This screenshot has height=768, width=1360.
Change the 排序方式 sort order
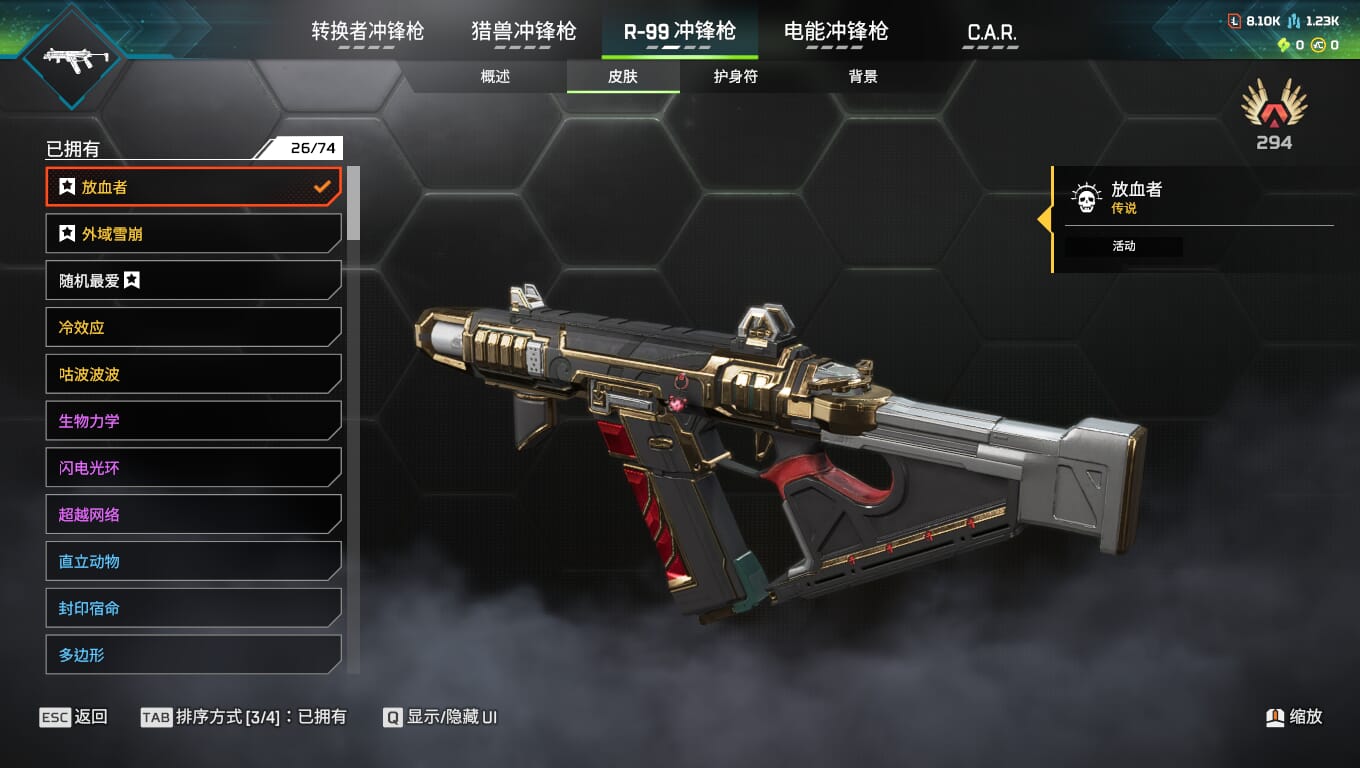click(x=244, y=717)
